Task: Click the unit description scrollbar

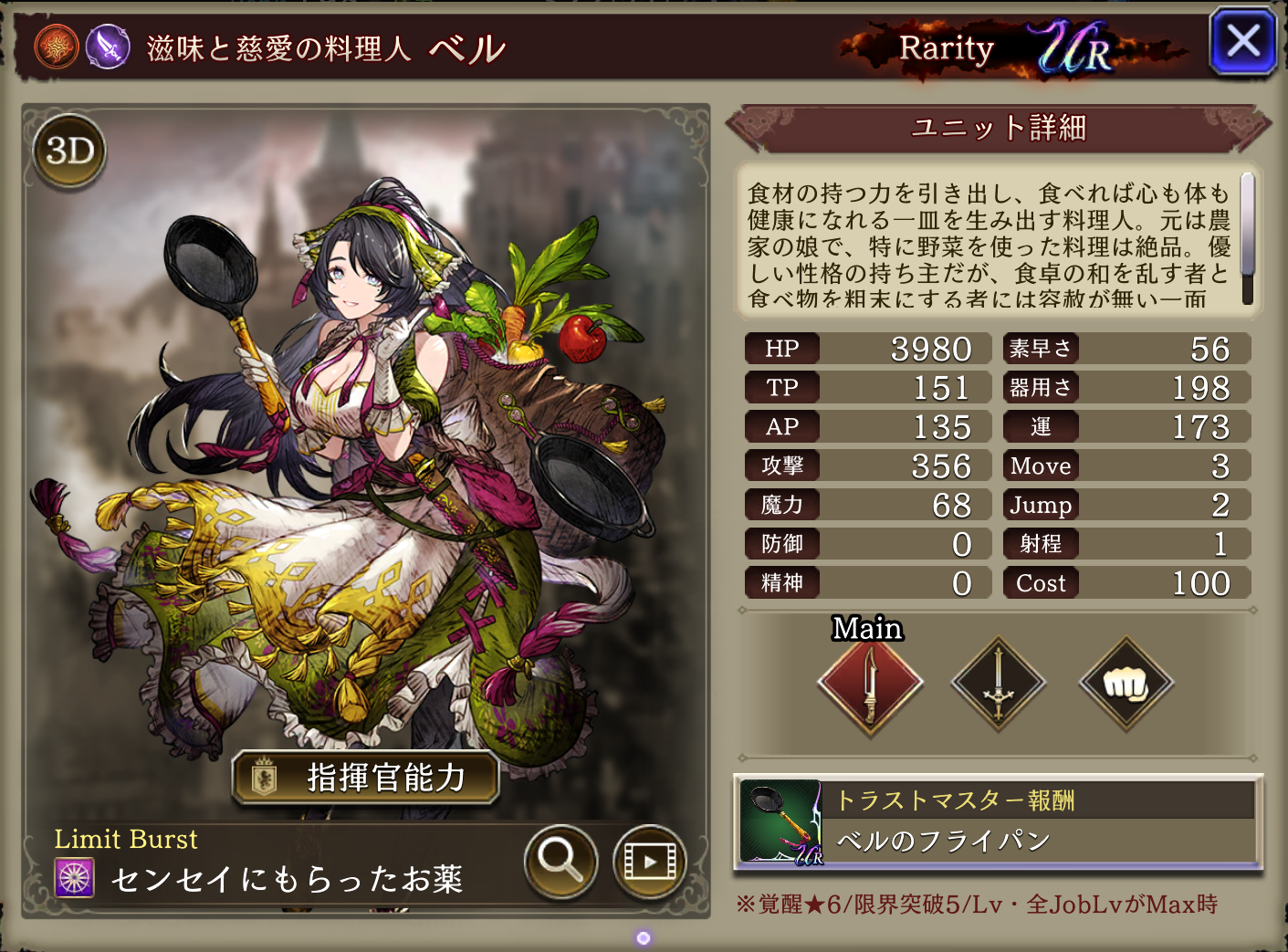Action: 1247,237
